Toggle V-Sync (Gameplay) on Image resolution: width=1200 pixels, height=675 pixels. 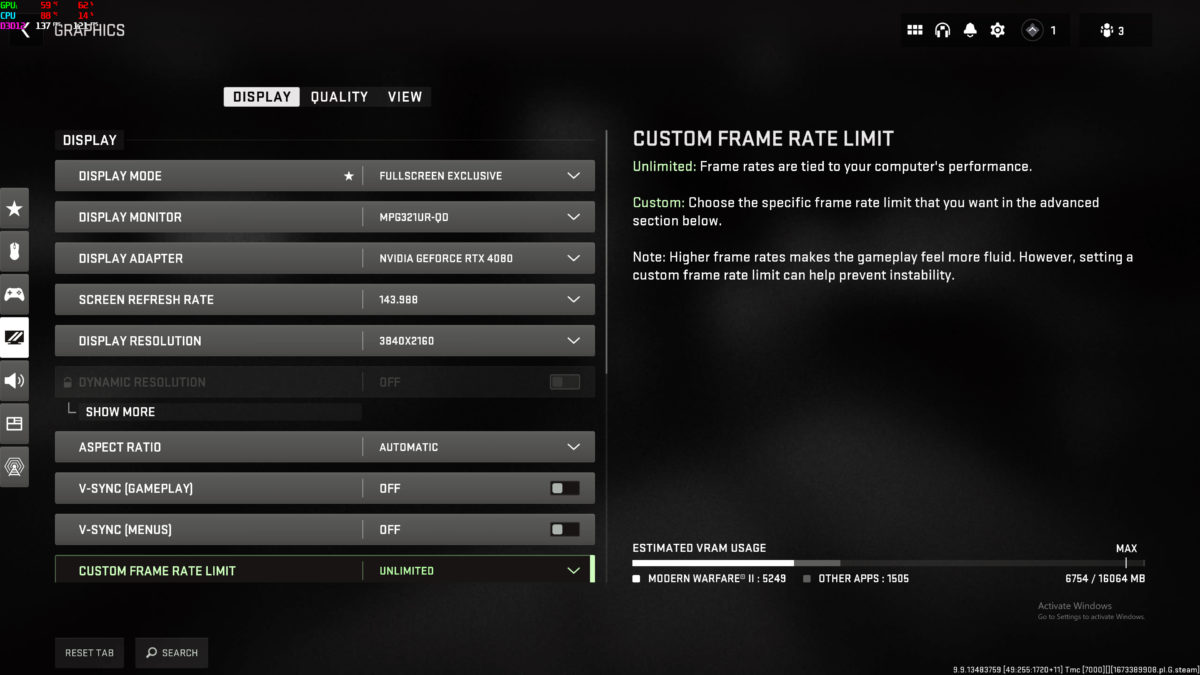point(564,488)
